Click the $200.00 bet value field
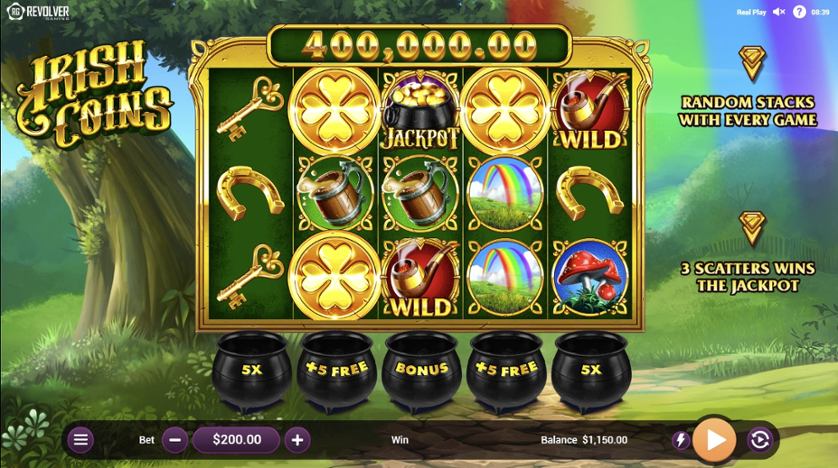Image resolution: width=838 pixels, height=468 pixels. tap(235, 439)
